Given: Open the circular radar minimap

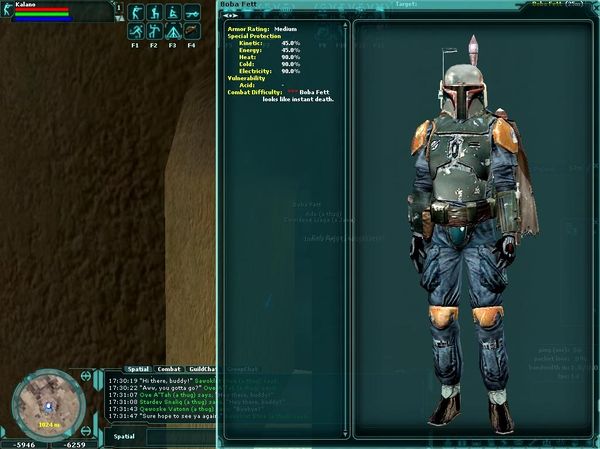Looking at the screenshot, I should click(44, 405).
